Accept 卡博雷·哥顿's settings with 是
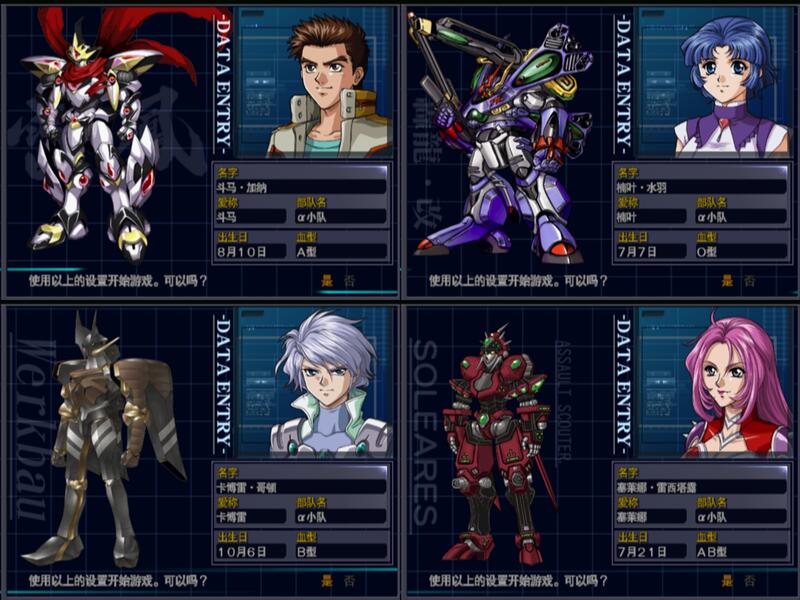Screen dimensions: 800x600 (x=326, y=580)
